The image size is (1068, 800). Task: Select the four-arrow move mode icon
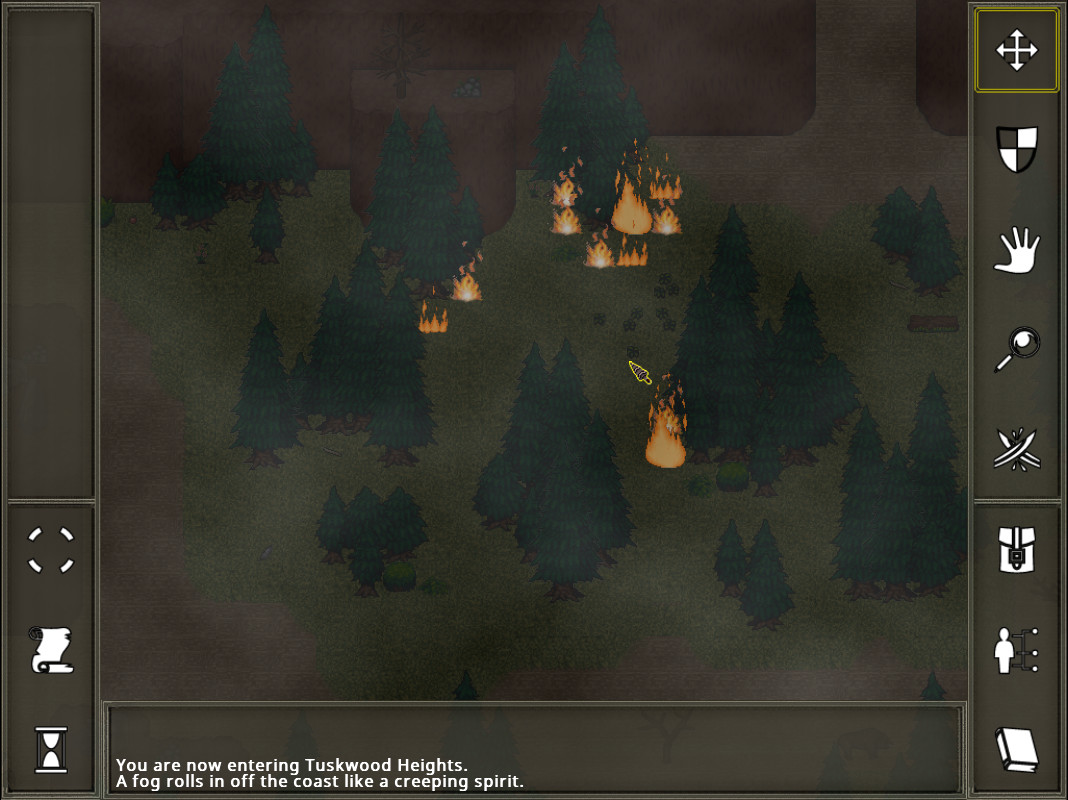(x=1016, y=50)
